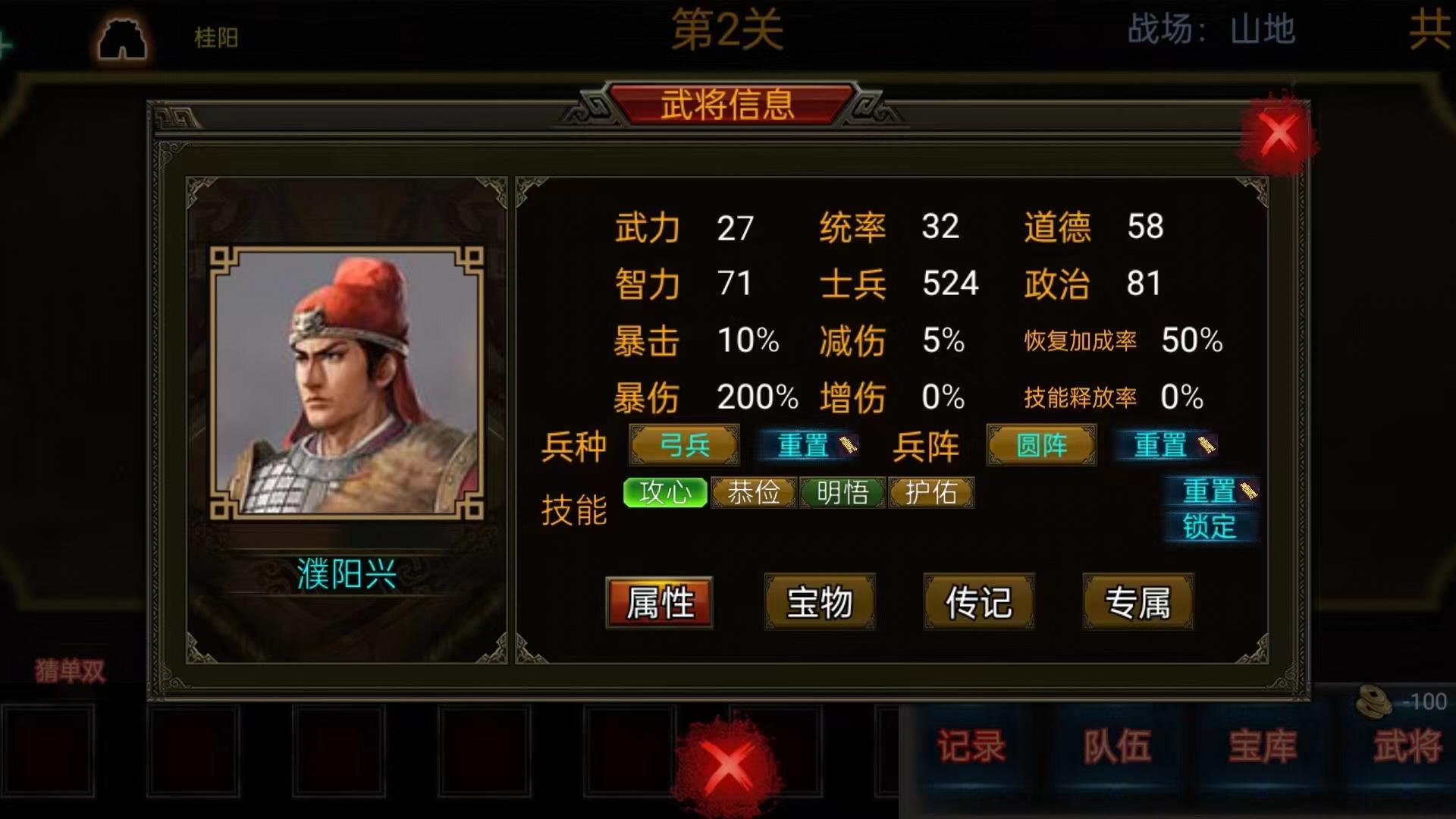Click the large red X at the bottom
Screen dimensions: 1456x819
click(729, 764)
